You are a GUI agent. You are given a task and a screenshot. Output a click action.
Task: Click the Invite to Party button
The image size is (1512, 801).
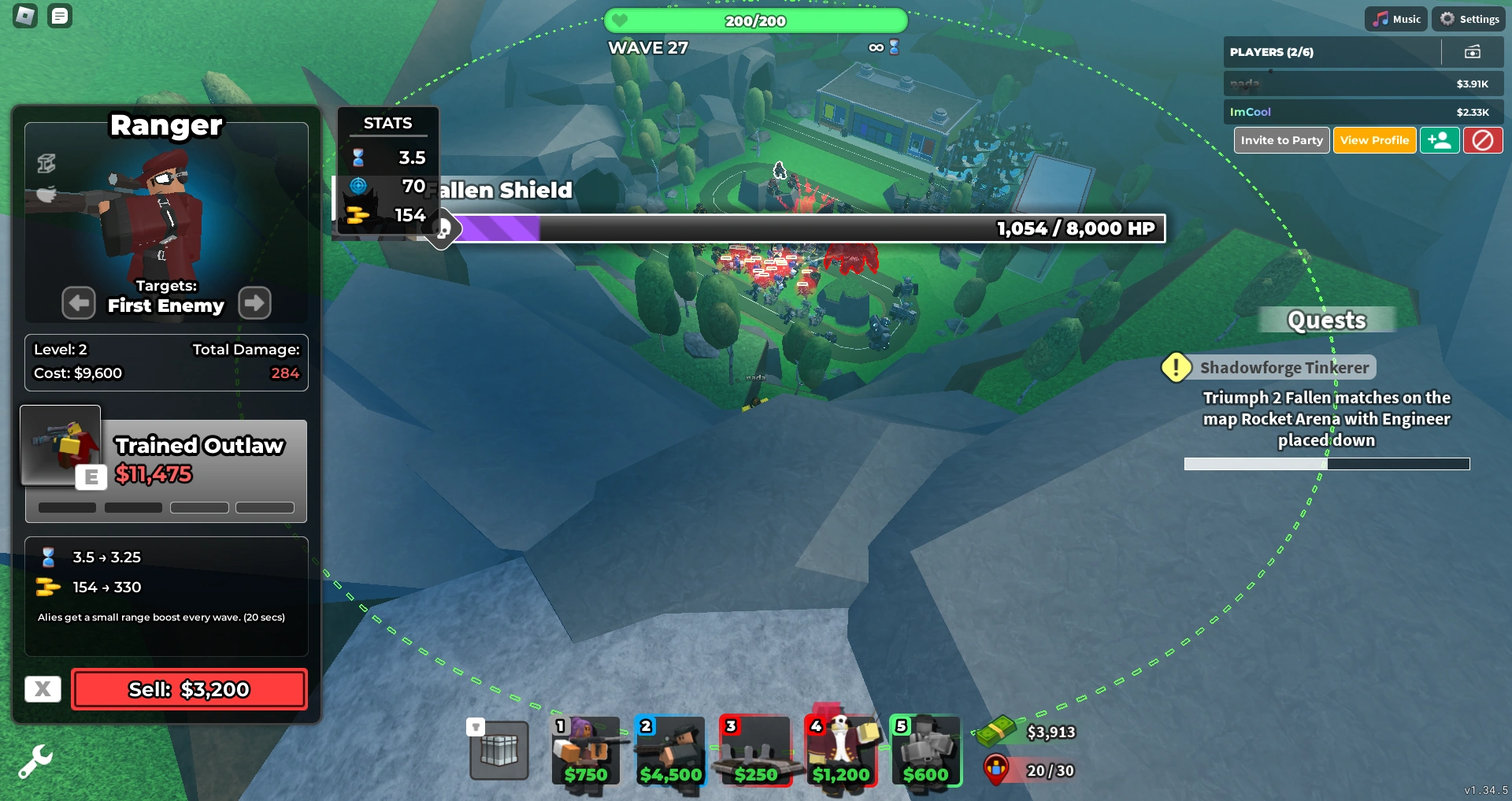(x=1281, y=140)
